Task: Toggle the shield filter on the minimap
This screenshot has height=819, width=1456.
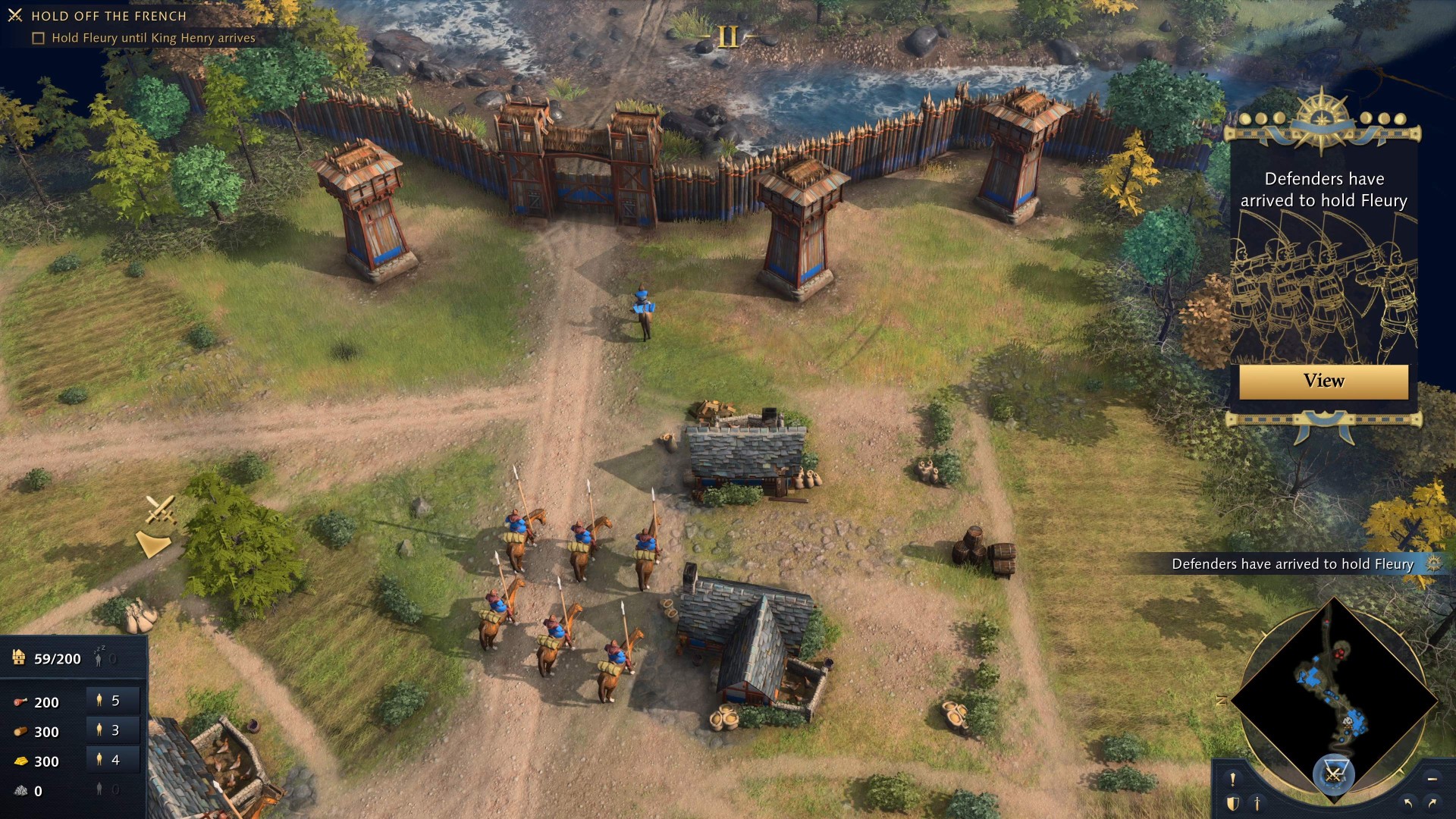Action: tap(1233, 805)
